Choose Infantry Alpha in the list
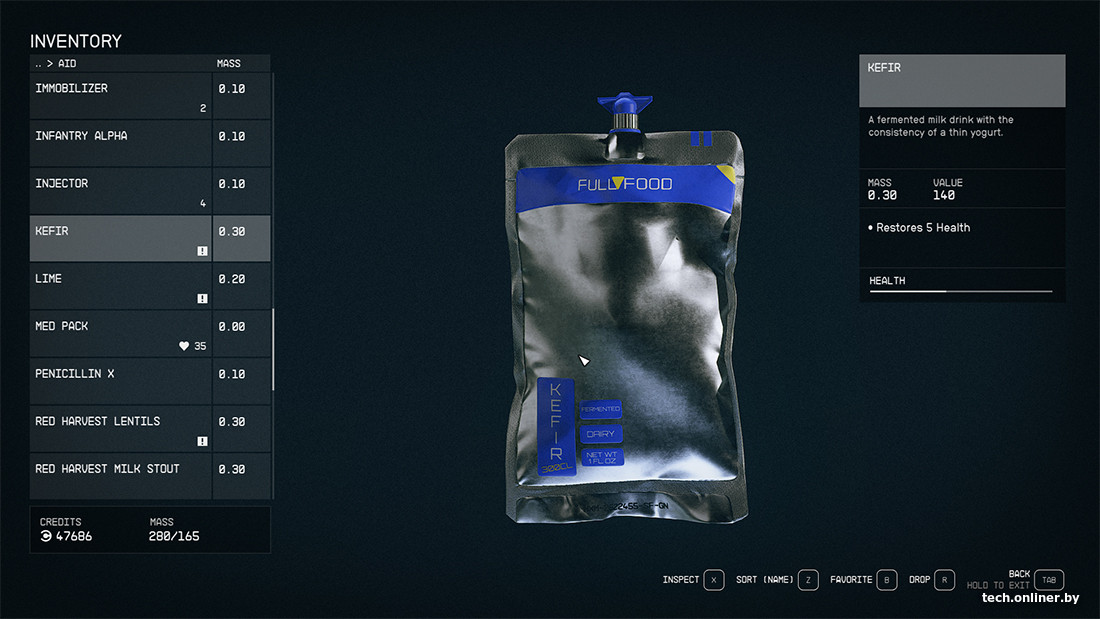1100x619 pixels. pos(120,142)
